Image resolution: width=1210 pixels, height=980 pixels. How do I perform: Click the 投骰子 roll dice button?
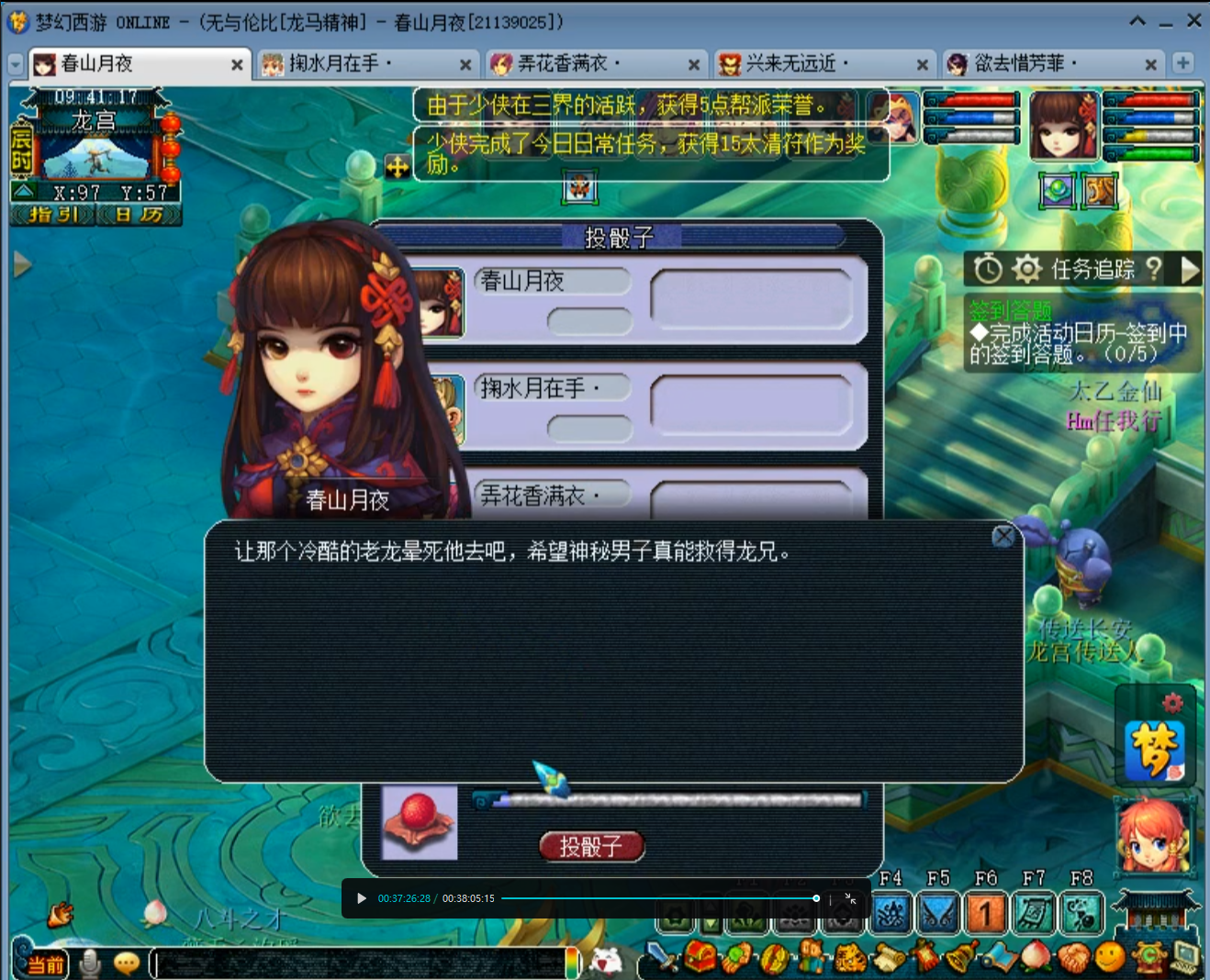point(591,846)
